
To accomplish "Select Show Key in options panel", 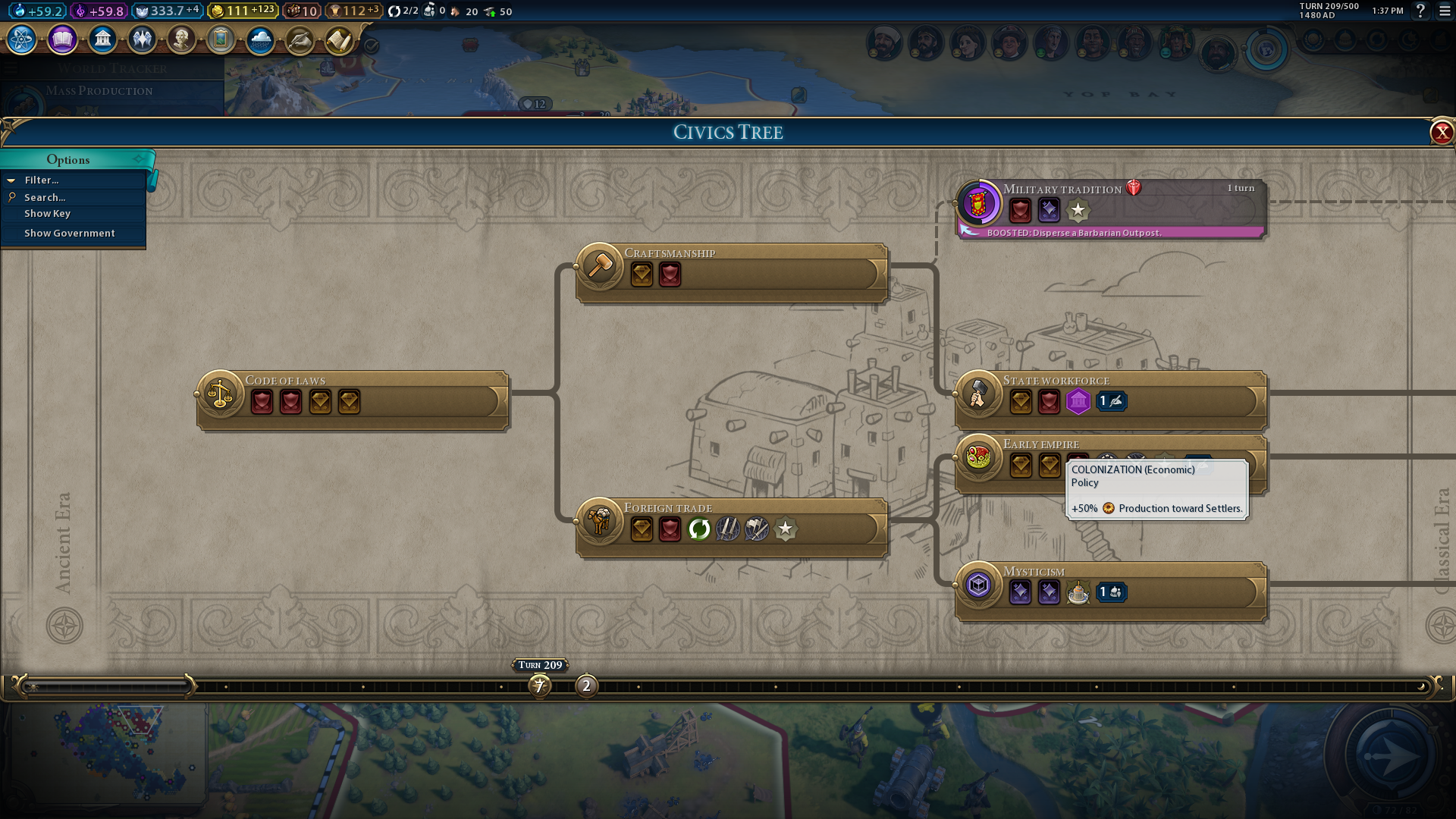I will [47, 214].
